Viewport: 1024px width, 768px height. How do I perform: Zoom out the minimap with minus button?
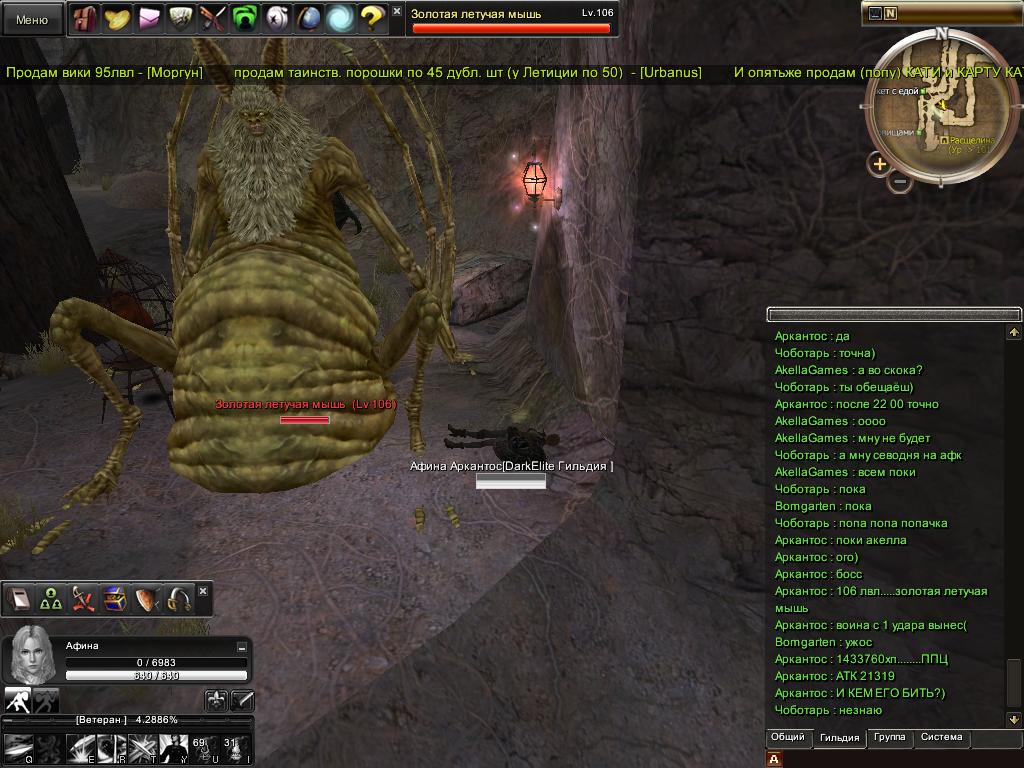click(900, 183)
